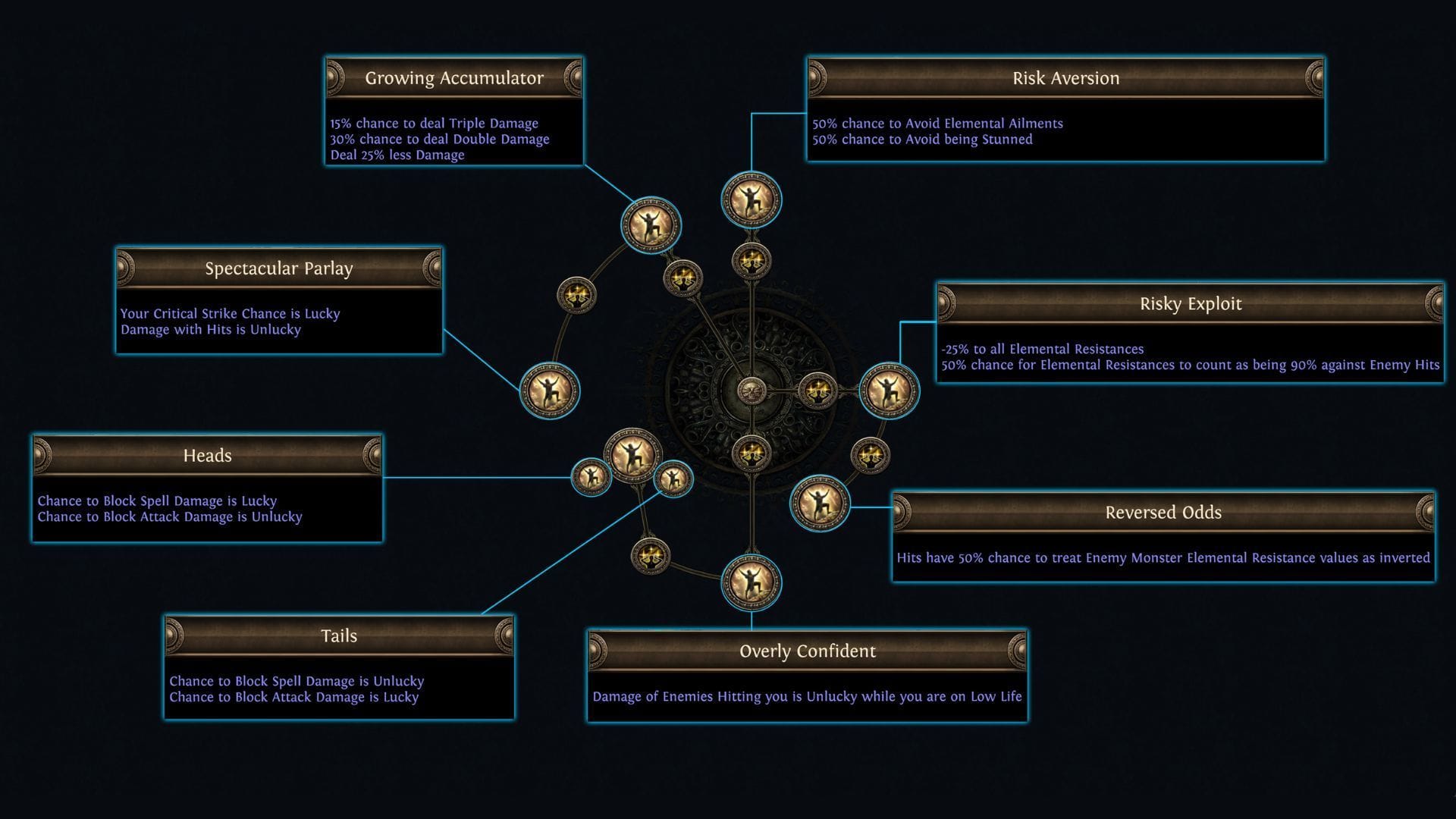
Task: Allocate the Growing Accumulator keystone node
Action: tap(648, 225)
